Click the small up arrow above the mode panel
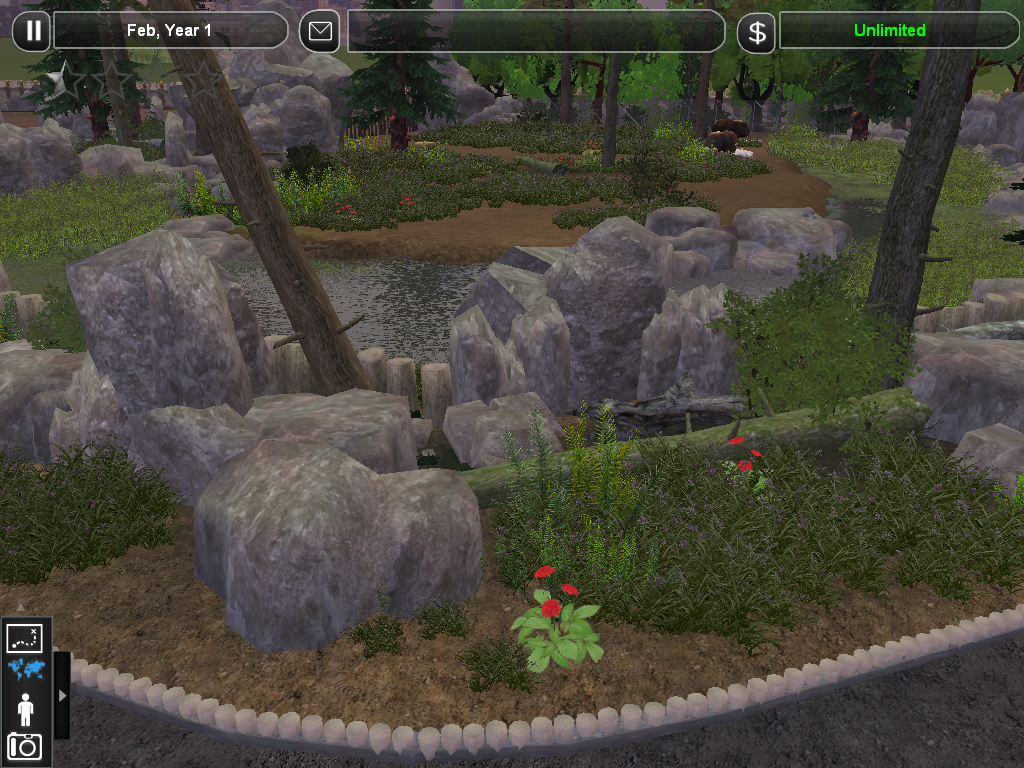 point(21,606)
